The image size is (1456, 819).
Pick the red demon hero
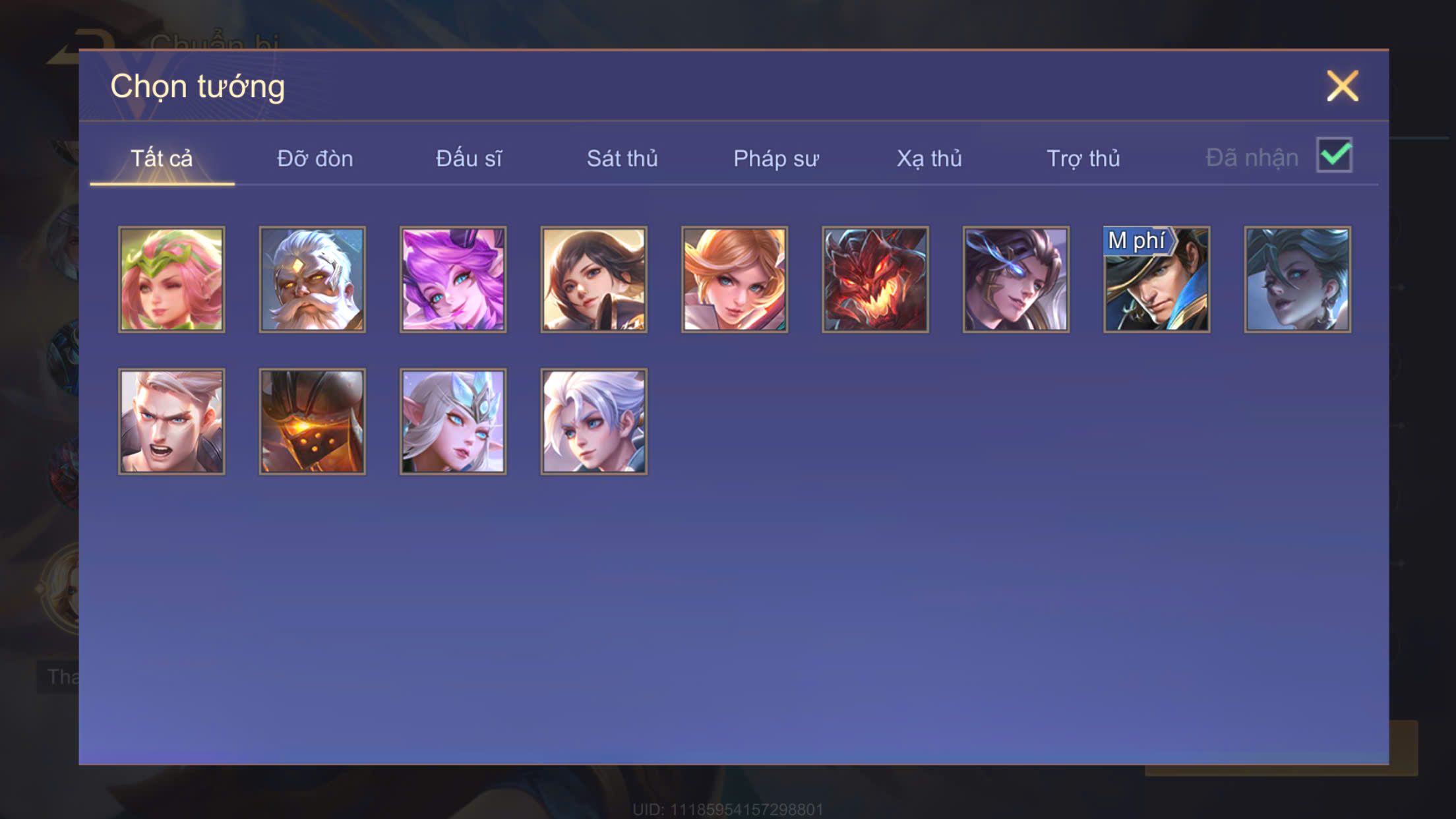(x=875, y=280)
